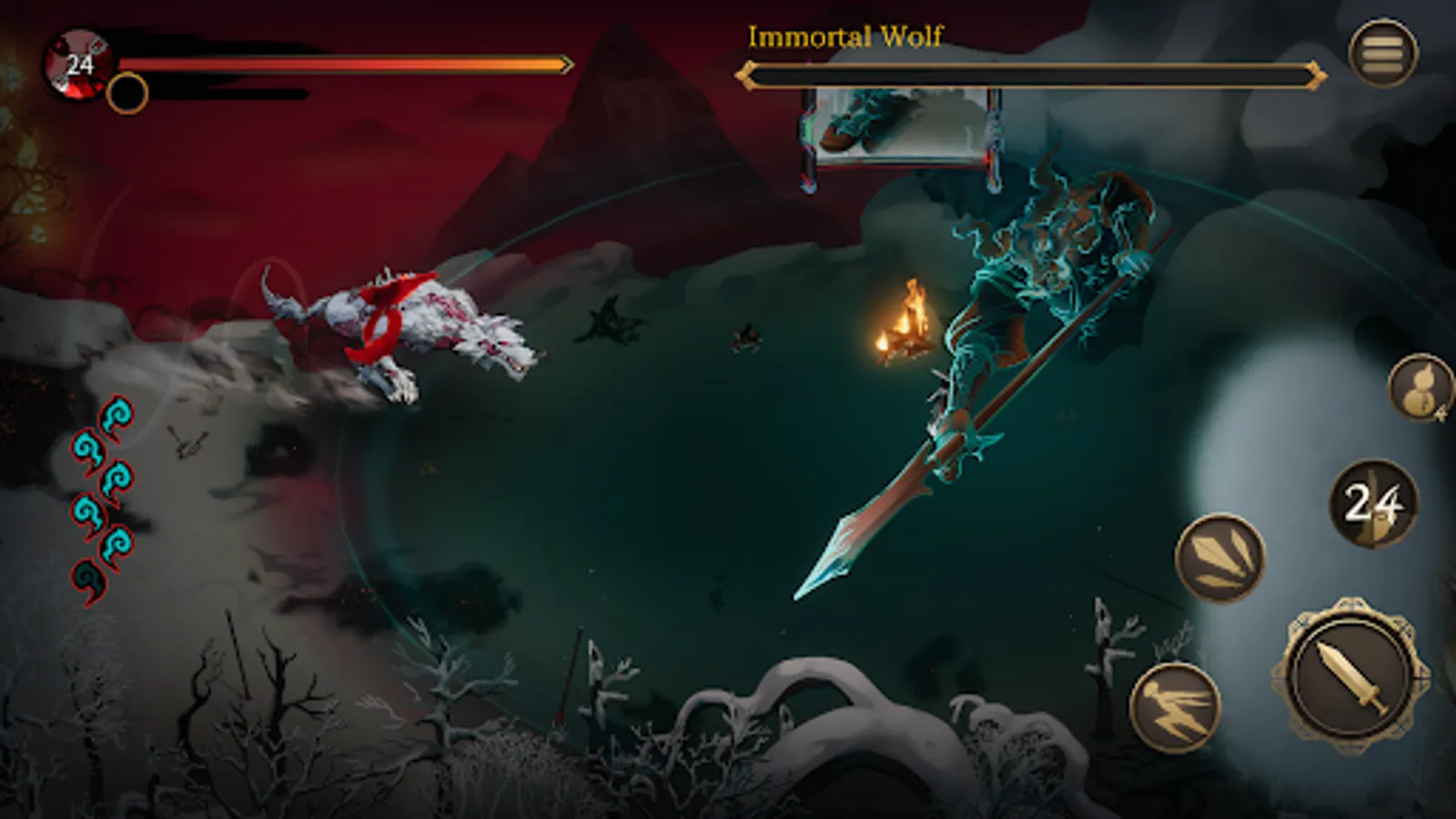
Task: Tap the player health bar arrow tip
Action: click(x=566, y=64)
